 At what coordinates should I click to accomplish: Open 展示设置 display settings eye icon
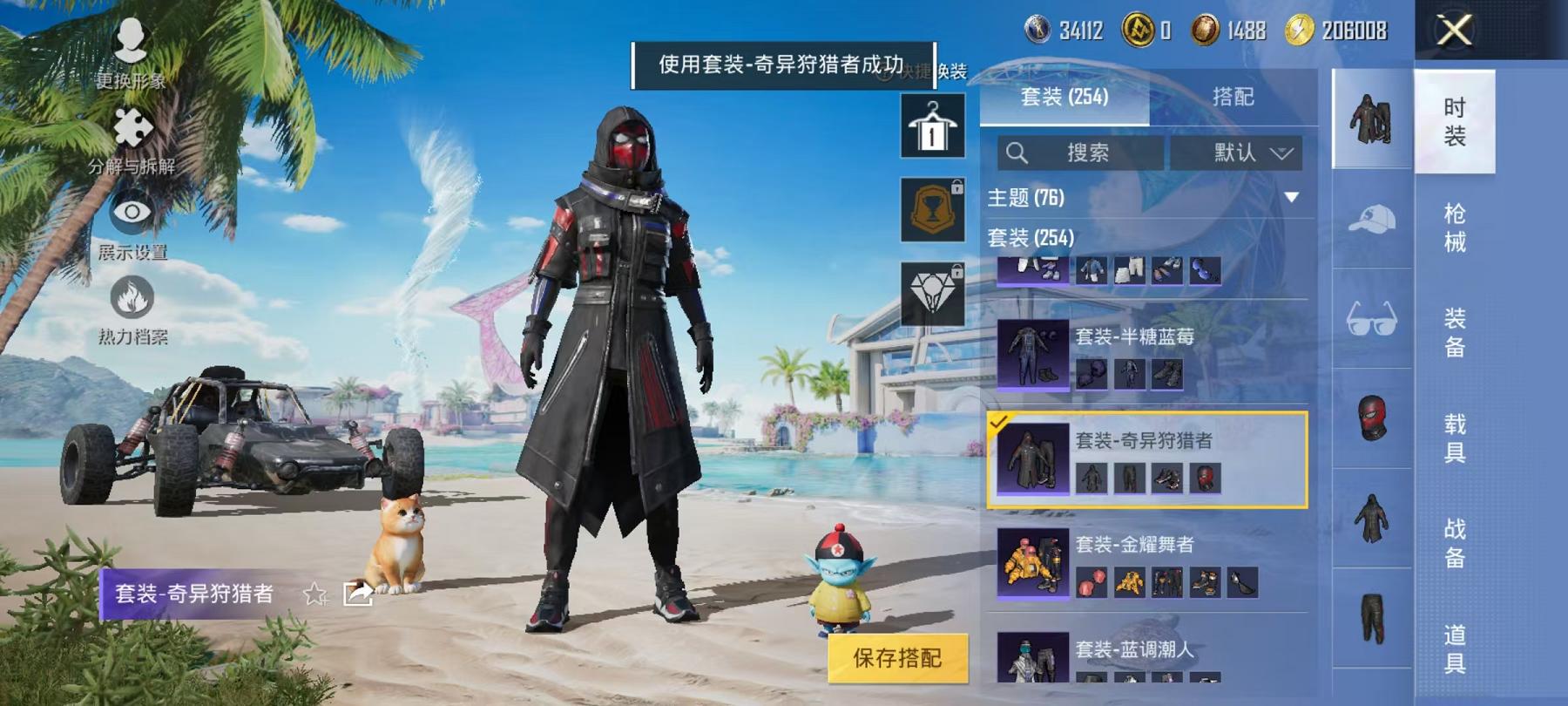[x=131, y=214]
